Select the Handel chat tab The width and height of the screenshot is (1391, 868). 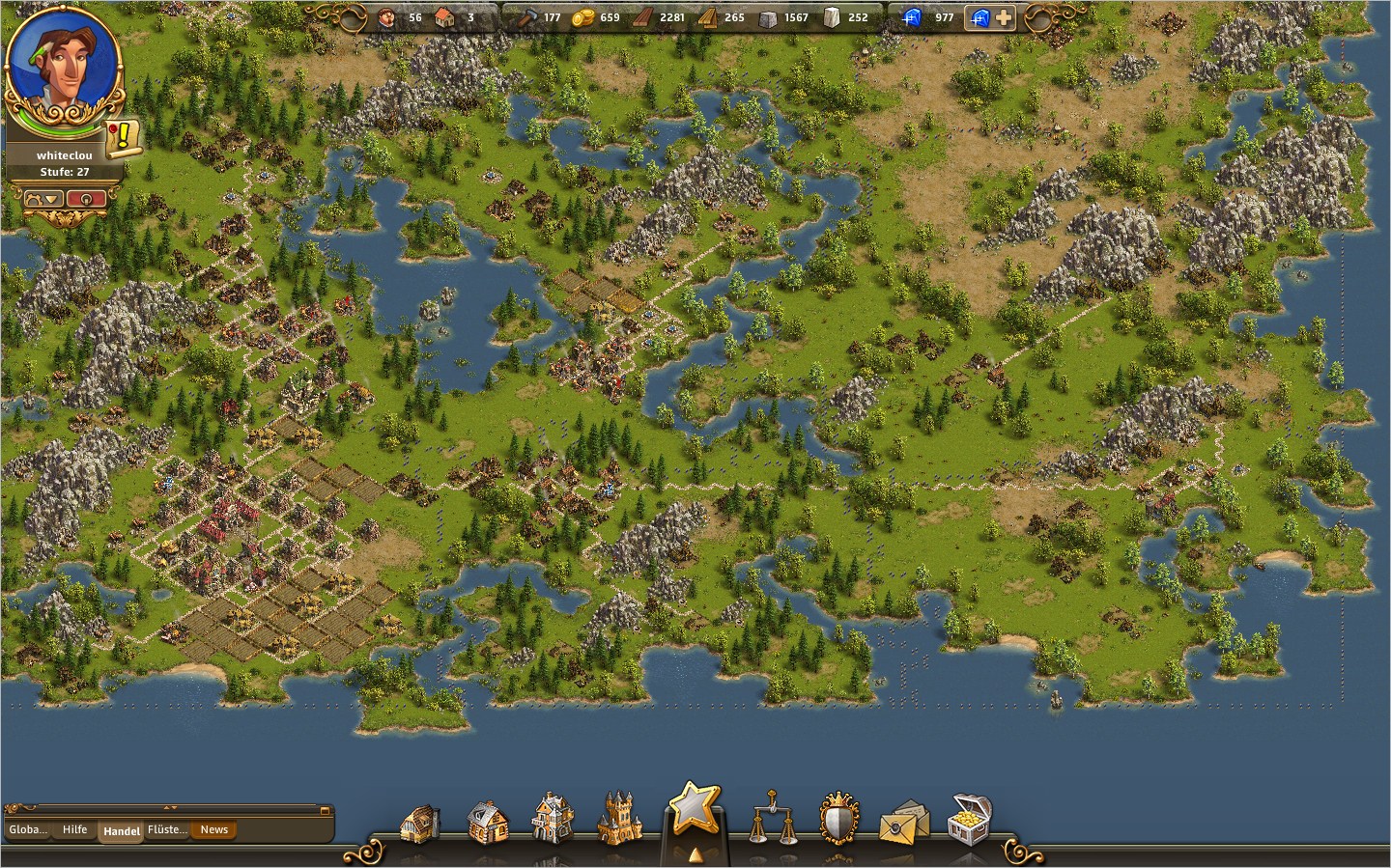coord(121,830)
